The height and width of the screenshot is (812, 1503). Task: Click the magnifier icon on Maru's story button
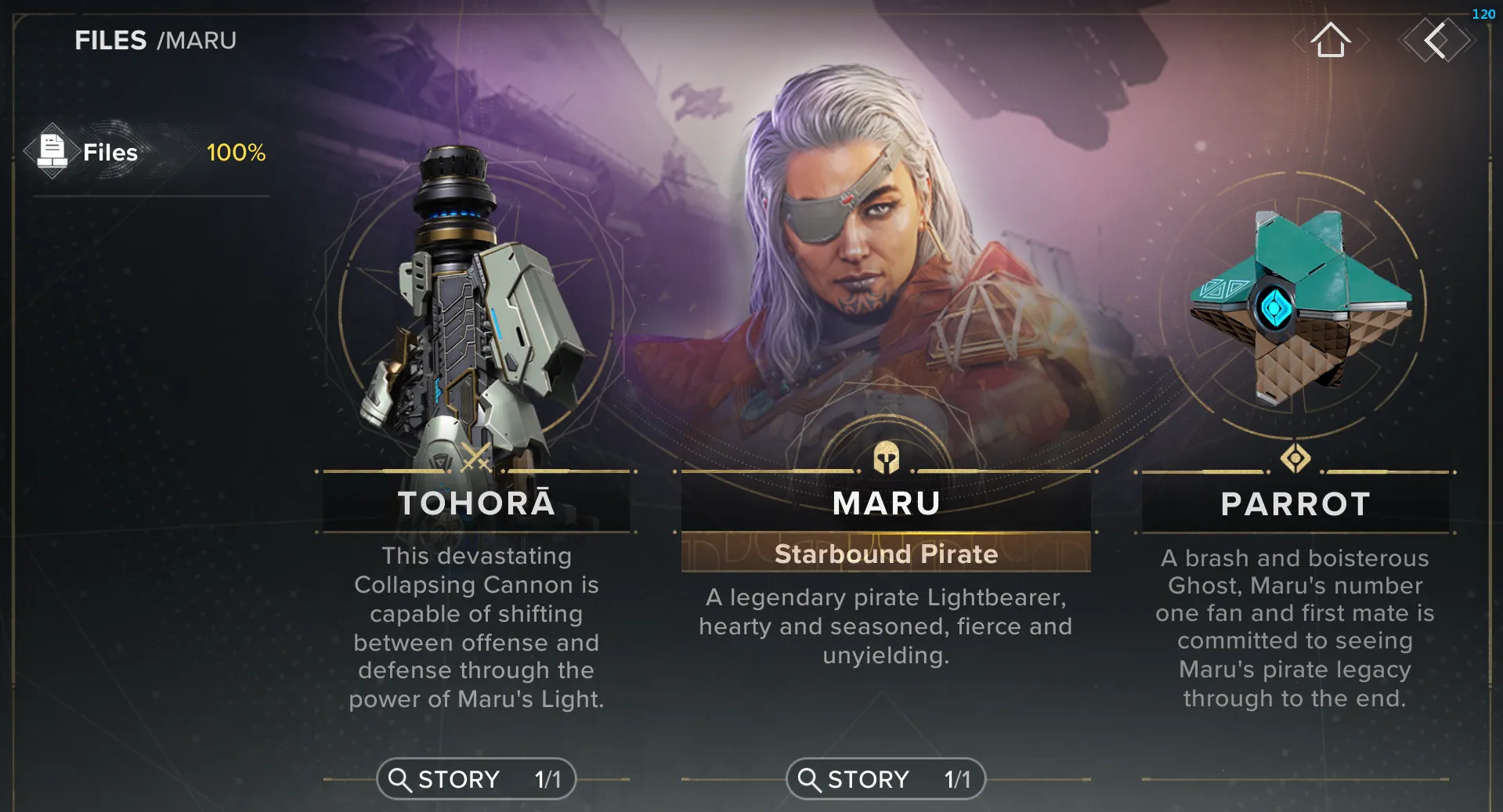[x=809, y=779]
